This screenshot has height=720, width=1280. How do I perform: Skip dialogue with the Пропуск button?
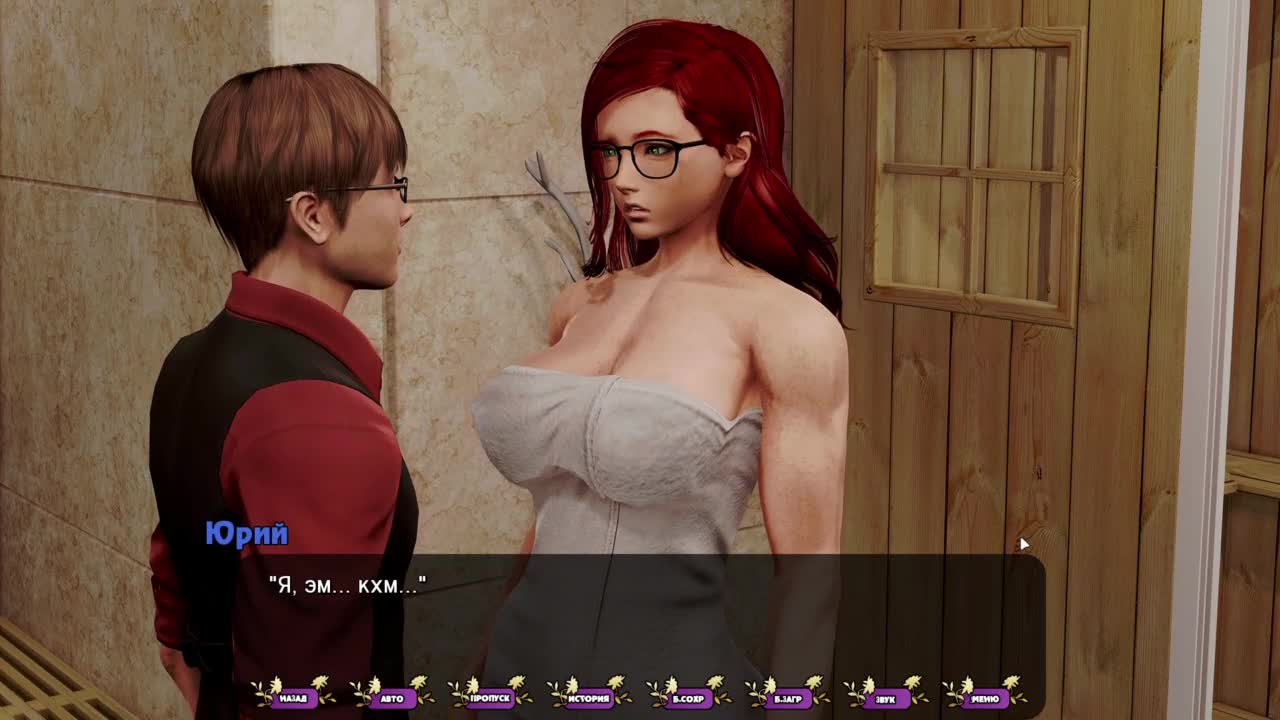(x=490, y=698)
